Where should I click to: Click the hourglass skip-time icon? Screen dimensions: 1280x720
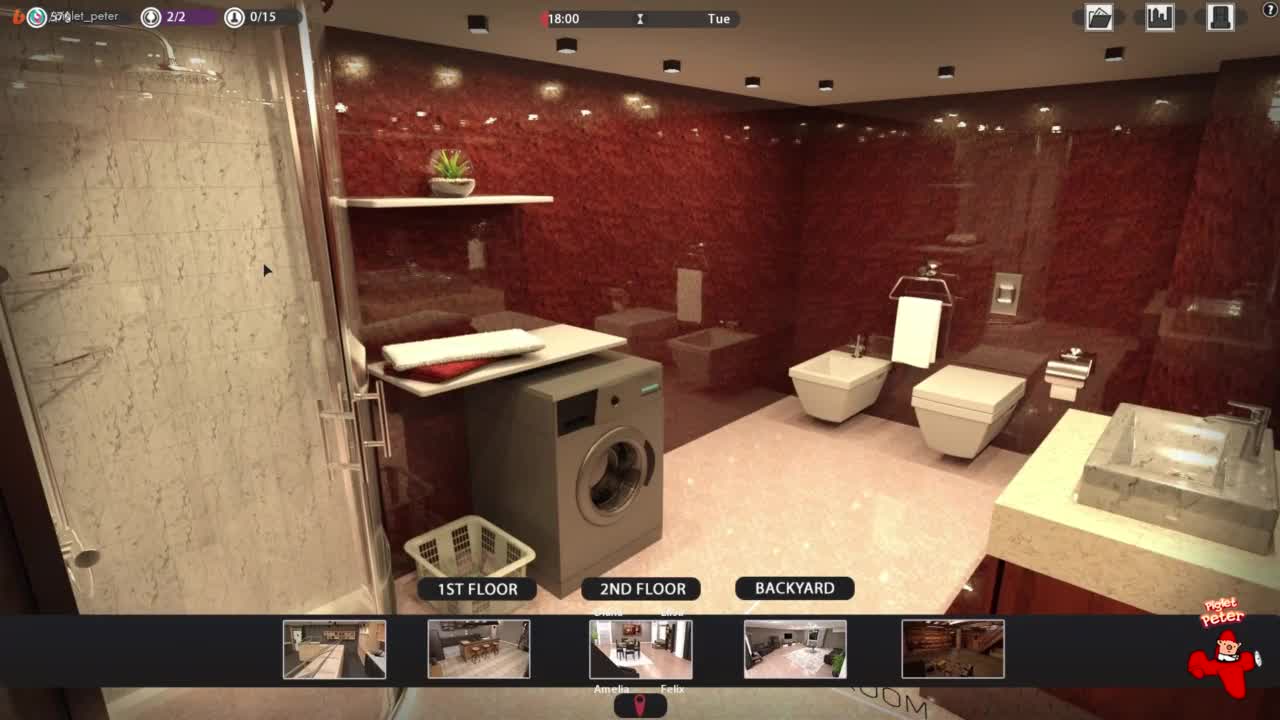pos(640,19)
